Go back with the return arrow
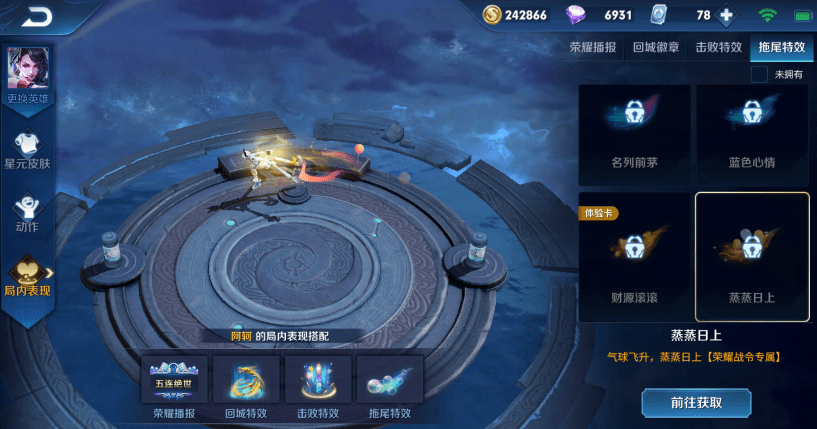The height and width of the screenshot is (429, 817). pyautogui.click(x=38, y=15)
